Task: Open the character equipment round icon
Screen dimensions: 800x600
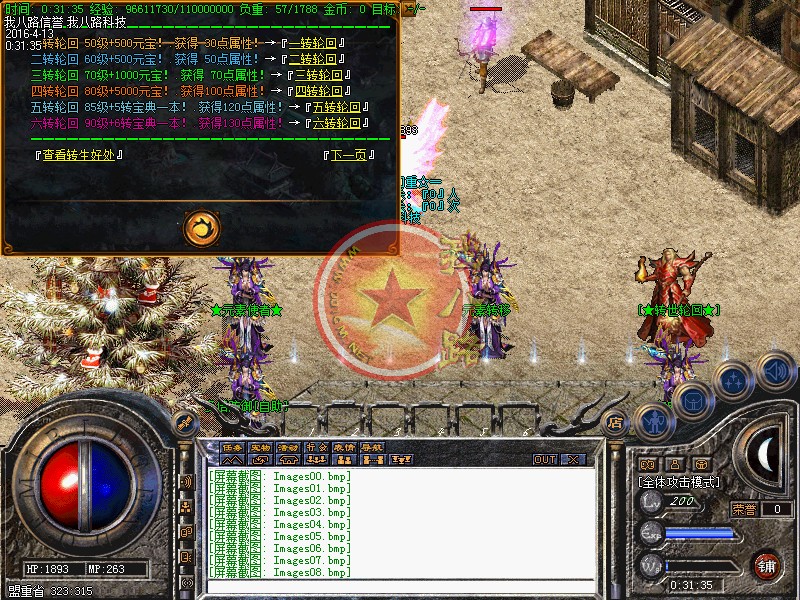Action: (x=655, y=421)
